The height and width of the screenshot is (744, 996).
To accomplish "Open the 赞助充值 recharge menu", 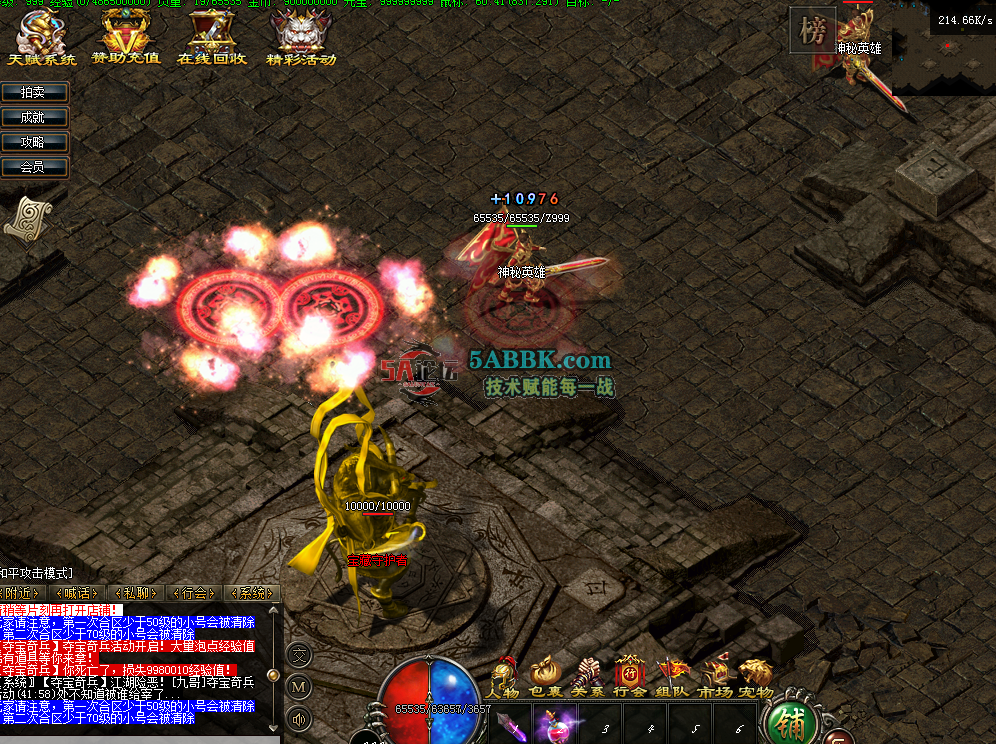I will point(126,39).
